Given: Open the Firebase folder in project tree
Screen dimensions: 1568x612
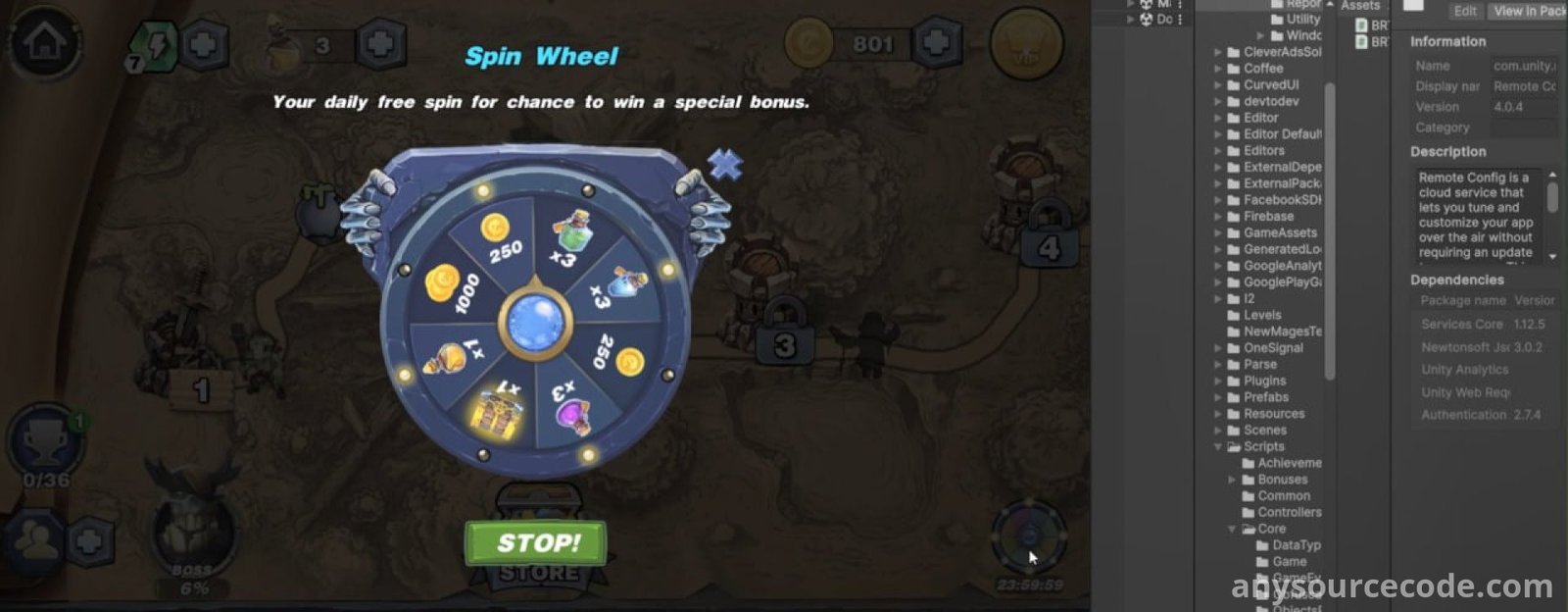Looking at the screenshot, I should (1268, 217).
